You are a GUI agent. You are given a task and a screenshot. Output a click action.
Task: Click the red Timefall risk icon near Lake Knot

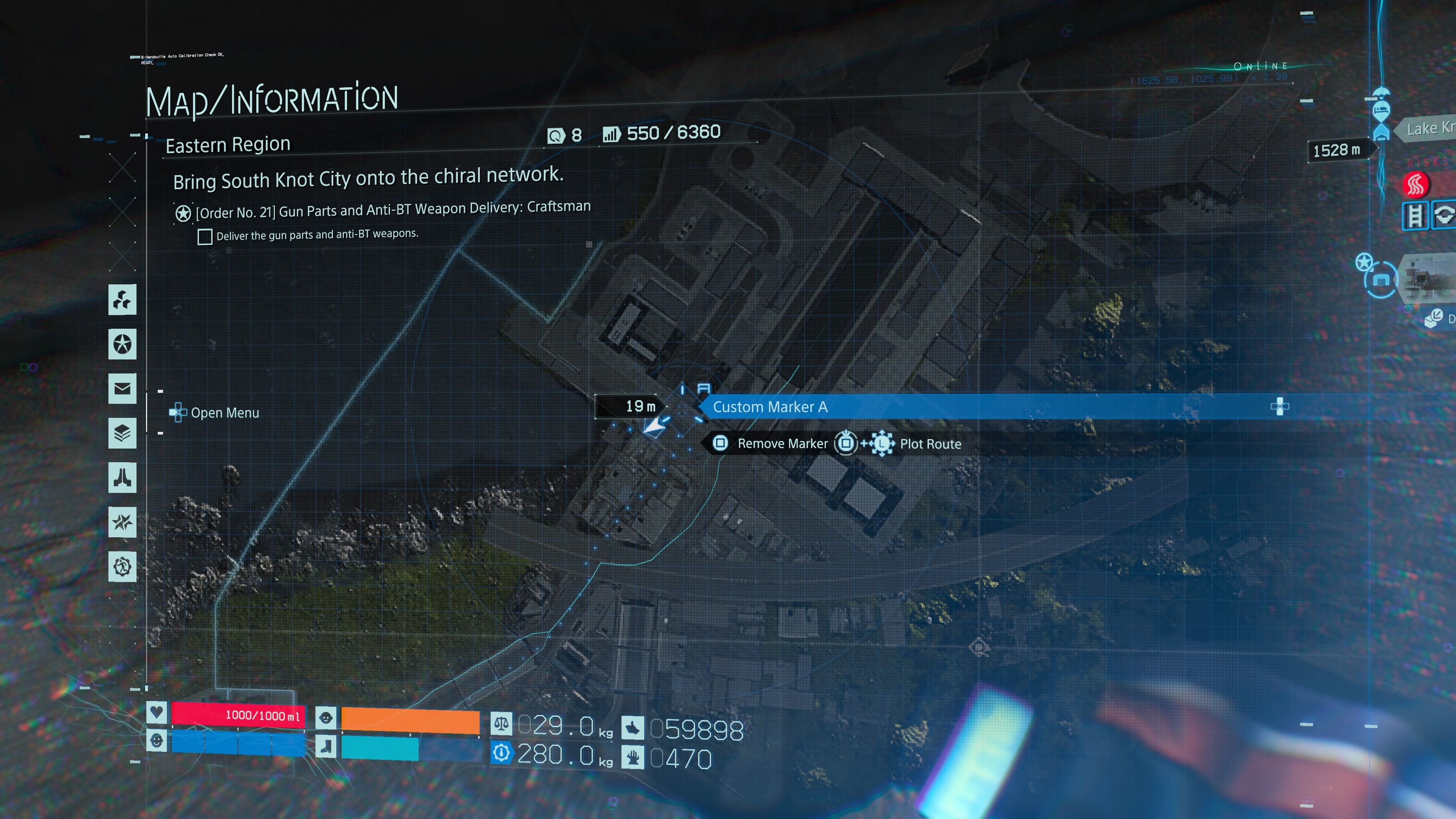[x=1417, y=185]
